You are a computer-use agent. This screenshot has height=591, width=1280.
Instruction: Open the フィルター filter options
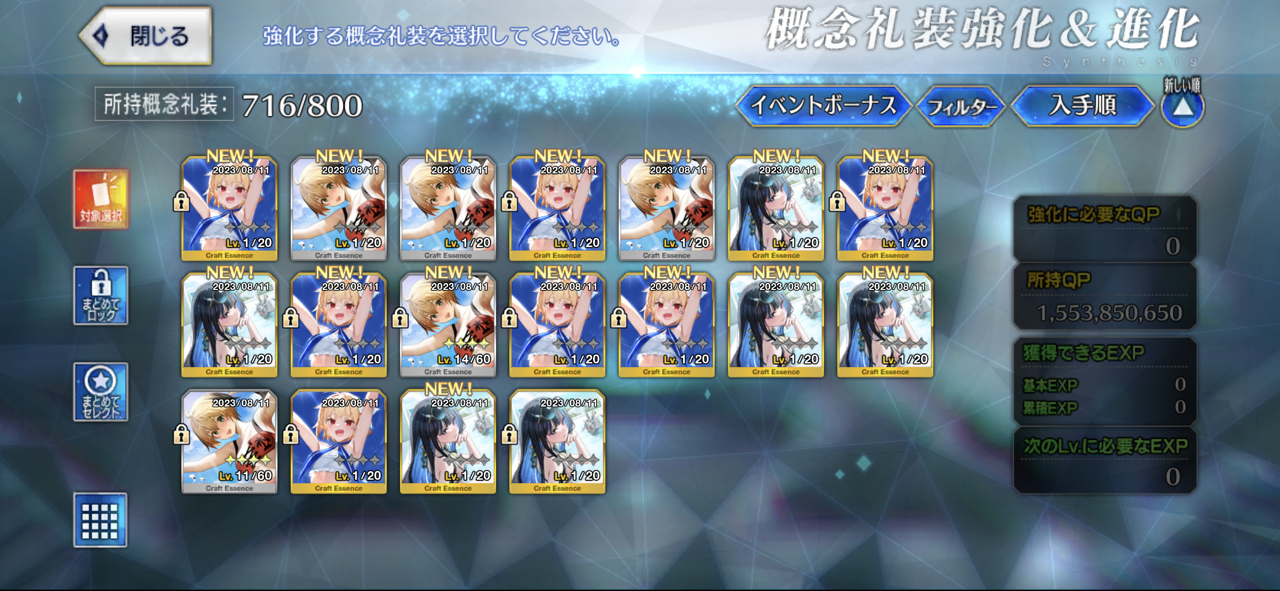(961, 107)
